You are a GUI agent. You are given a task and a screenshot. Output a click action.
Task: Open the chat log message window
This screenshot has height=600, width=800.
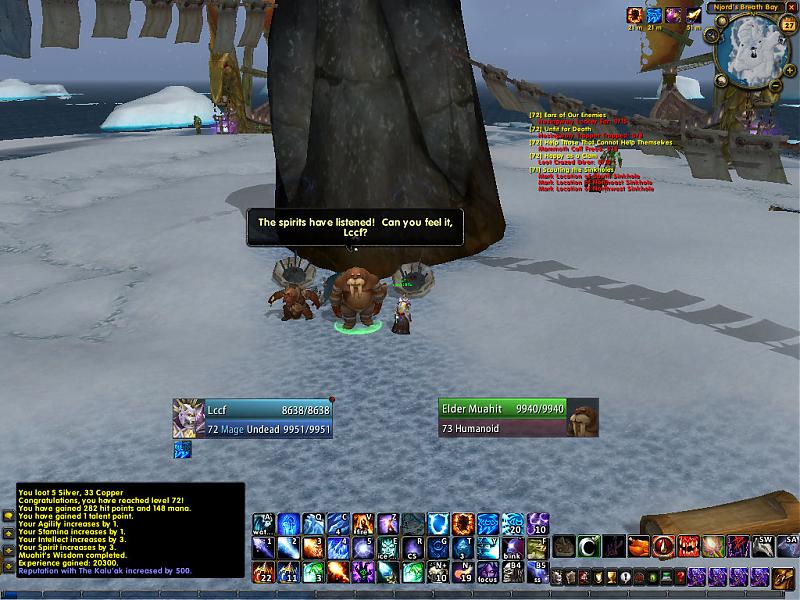tap(130, 530)
